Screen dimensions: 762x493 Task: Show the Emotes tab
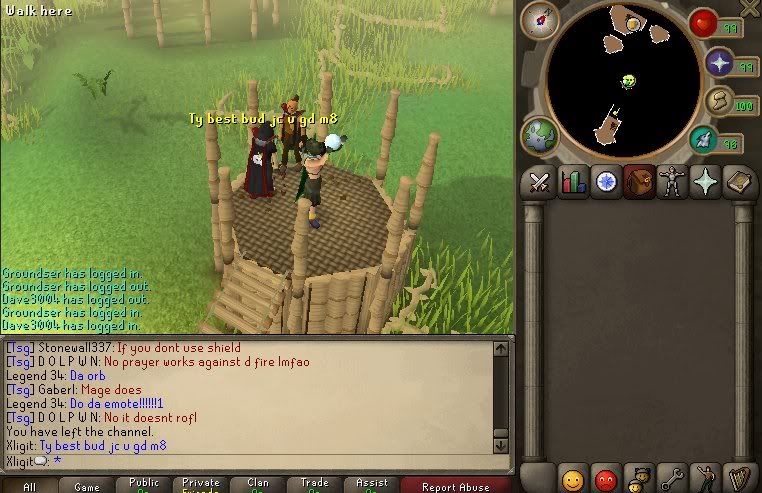(705, 478)
